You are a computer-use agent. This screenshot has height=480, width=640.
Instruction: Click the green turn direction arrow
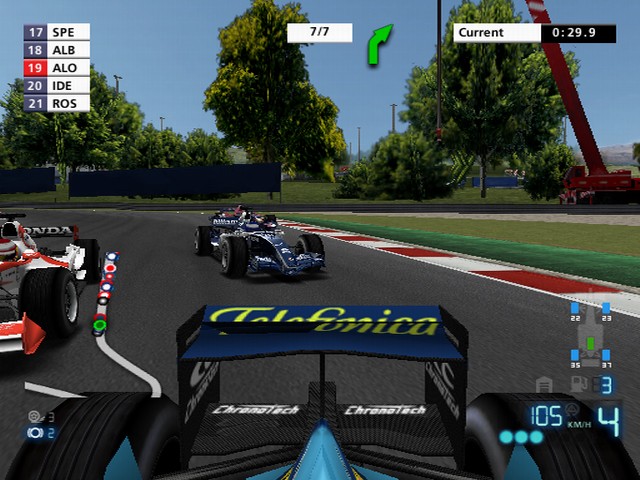[380, 45]
